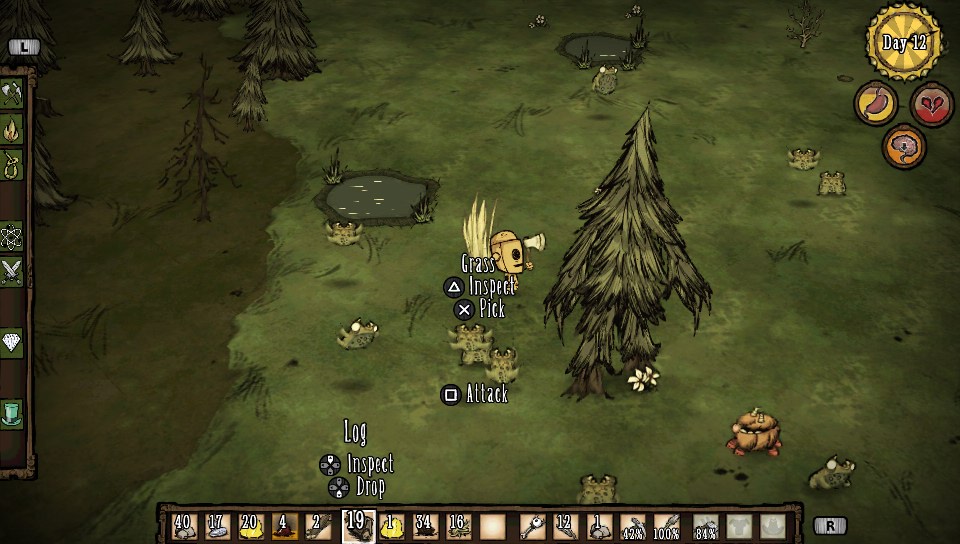The width and height of the screenshot is (960, 544).
Task: Select the stack of 20 gold nuggets
Action: click(x=251, y=526)
